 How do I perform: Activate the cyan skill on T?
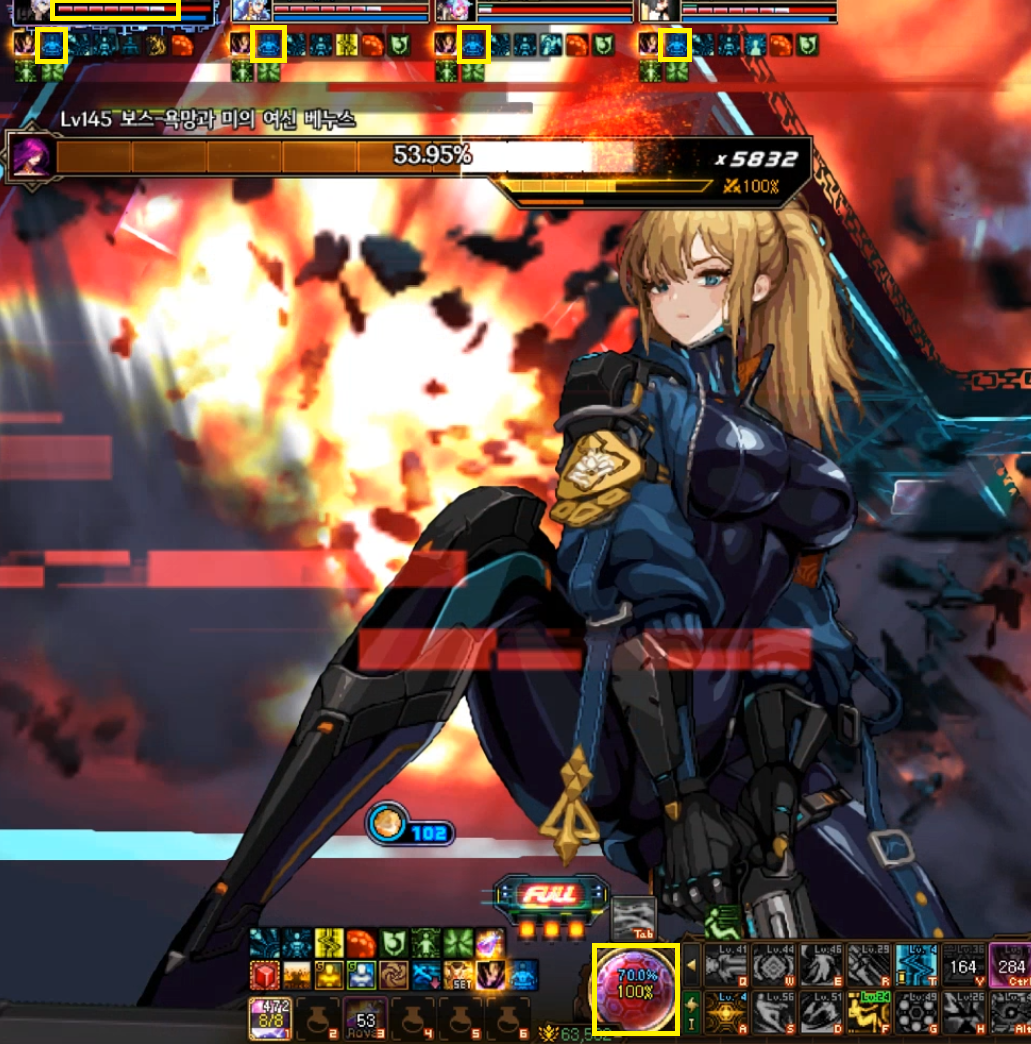tap(916, 965)
